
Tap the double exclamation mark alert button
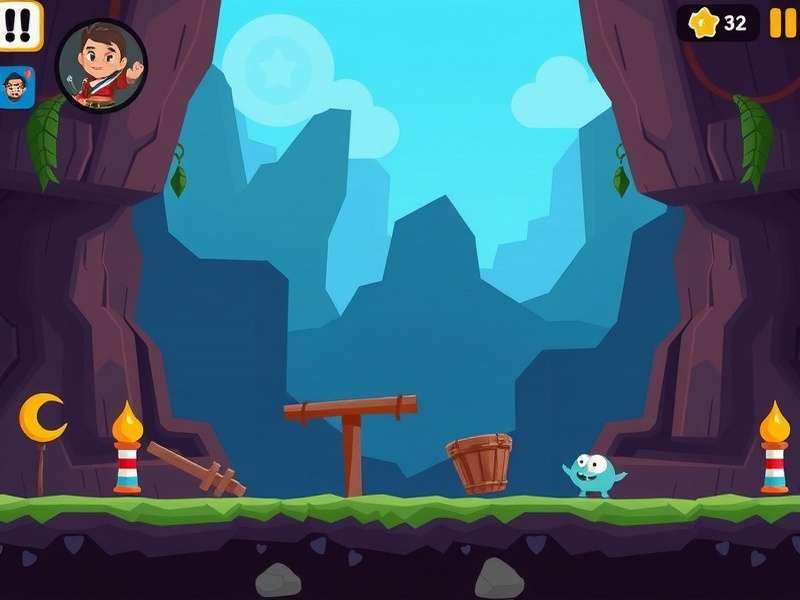19,24
